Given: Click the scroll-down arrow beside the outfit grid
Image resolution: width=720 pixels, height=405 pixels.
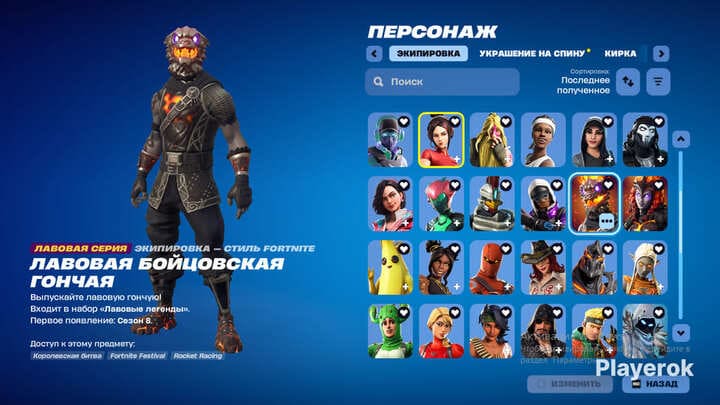Looking at the screenshot, I should click(x=681, y=331).
